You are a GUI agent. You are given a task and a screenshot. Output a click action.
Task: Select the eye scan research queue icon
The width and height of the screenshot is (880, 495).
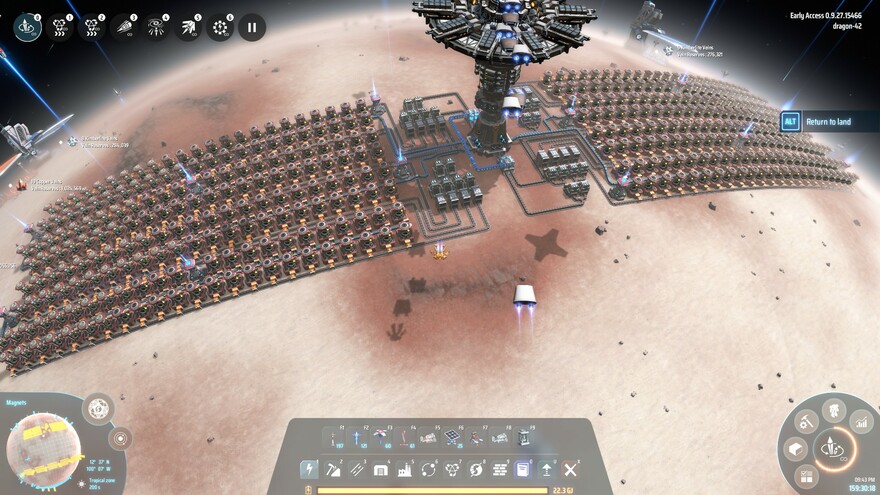point(156,27)
